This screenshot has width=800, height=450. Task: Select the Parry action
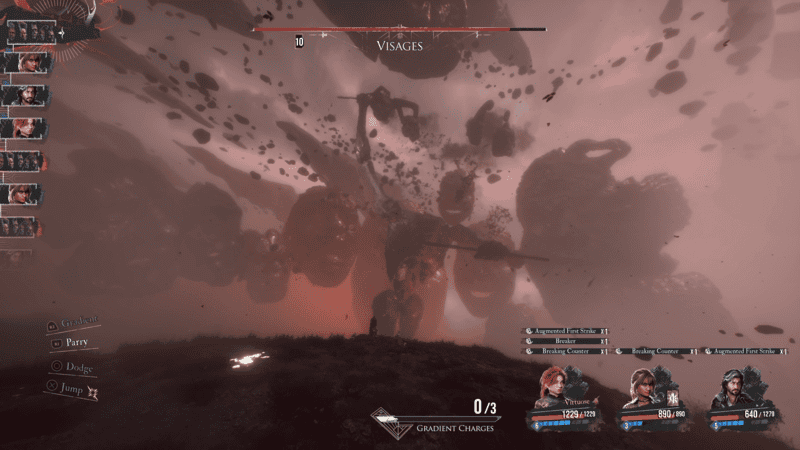[x=77, y=343]
